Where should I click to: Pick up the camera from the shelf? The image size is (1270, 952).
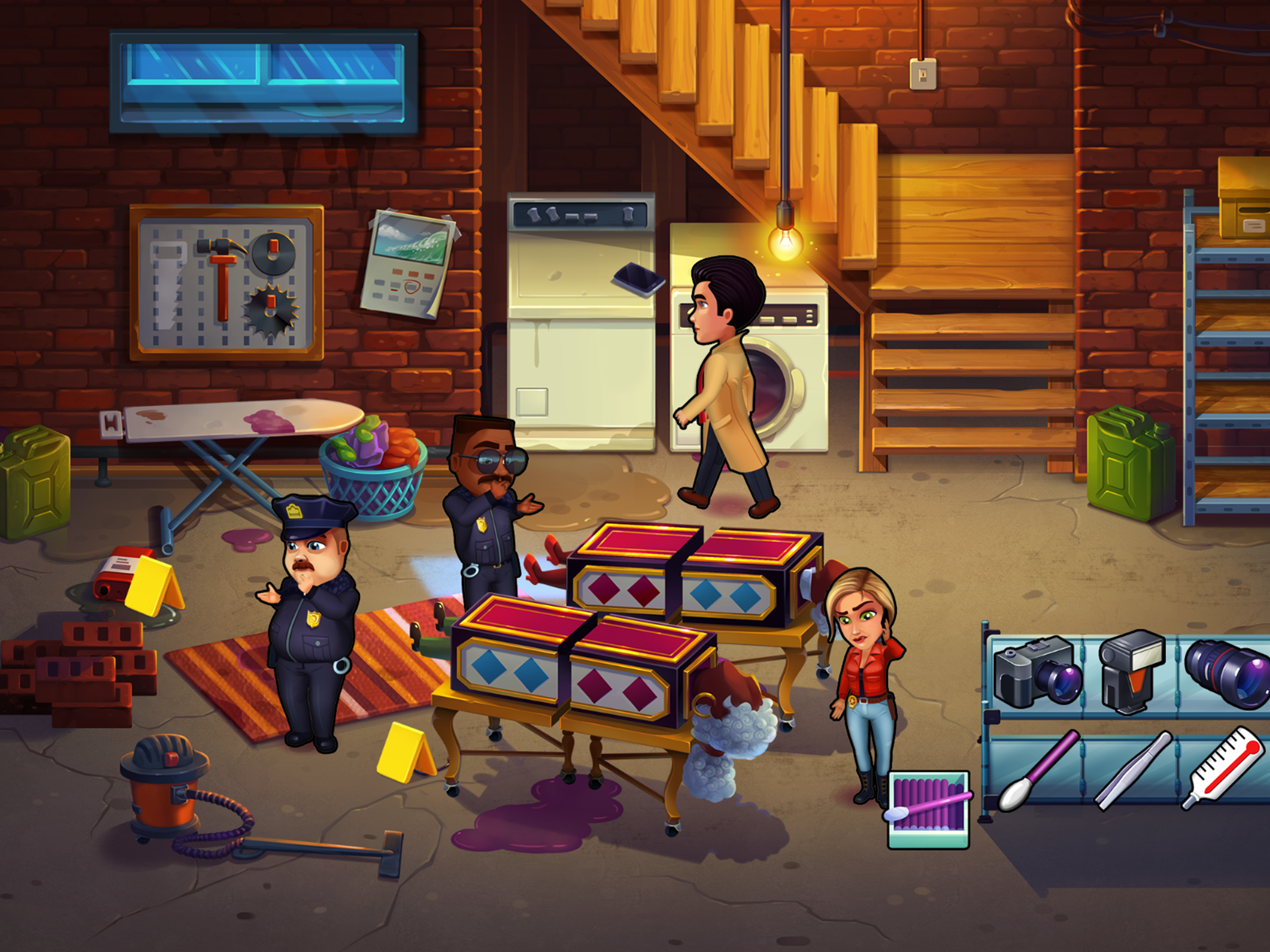tap(1037, 672)
